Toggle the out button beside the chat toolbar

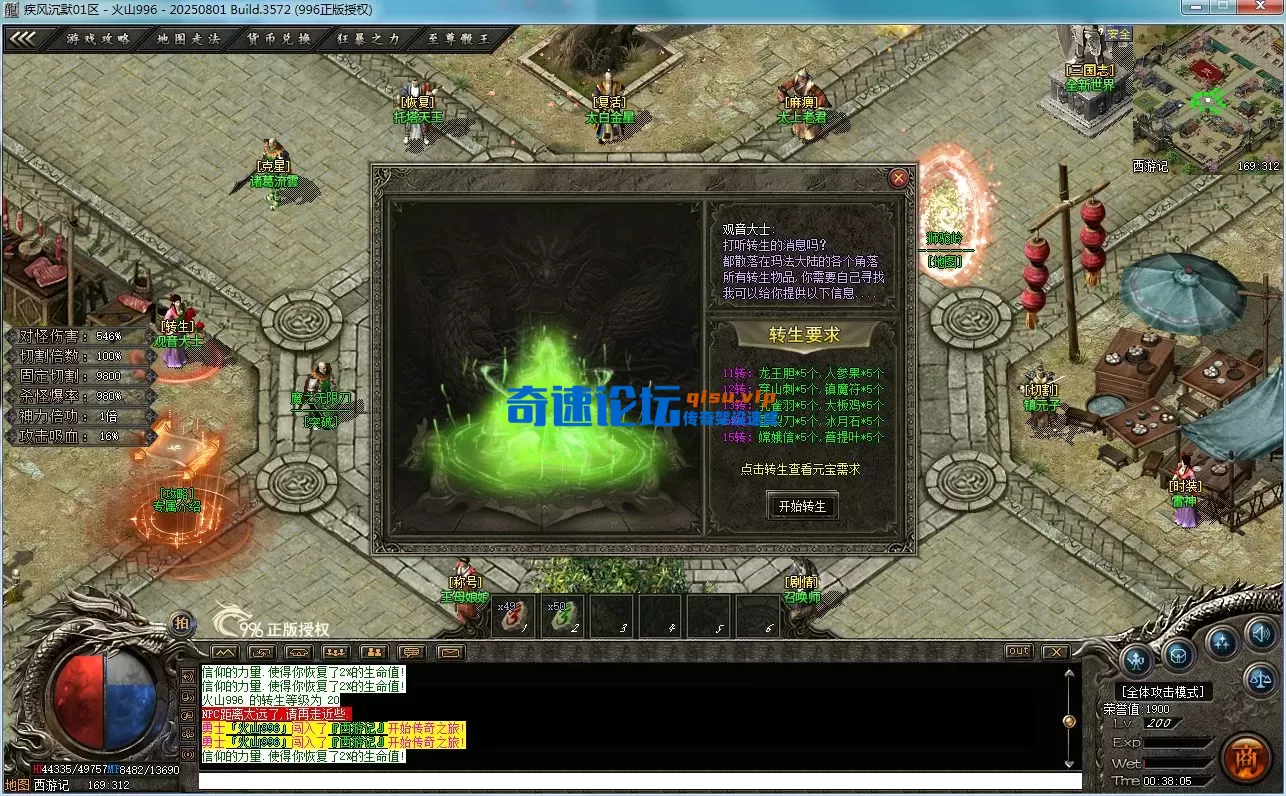(x=1017, y=650)
